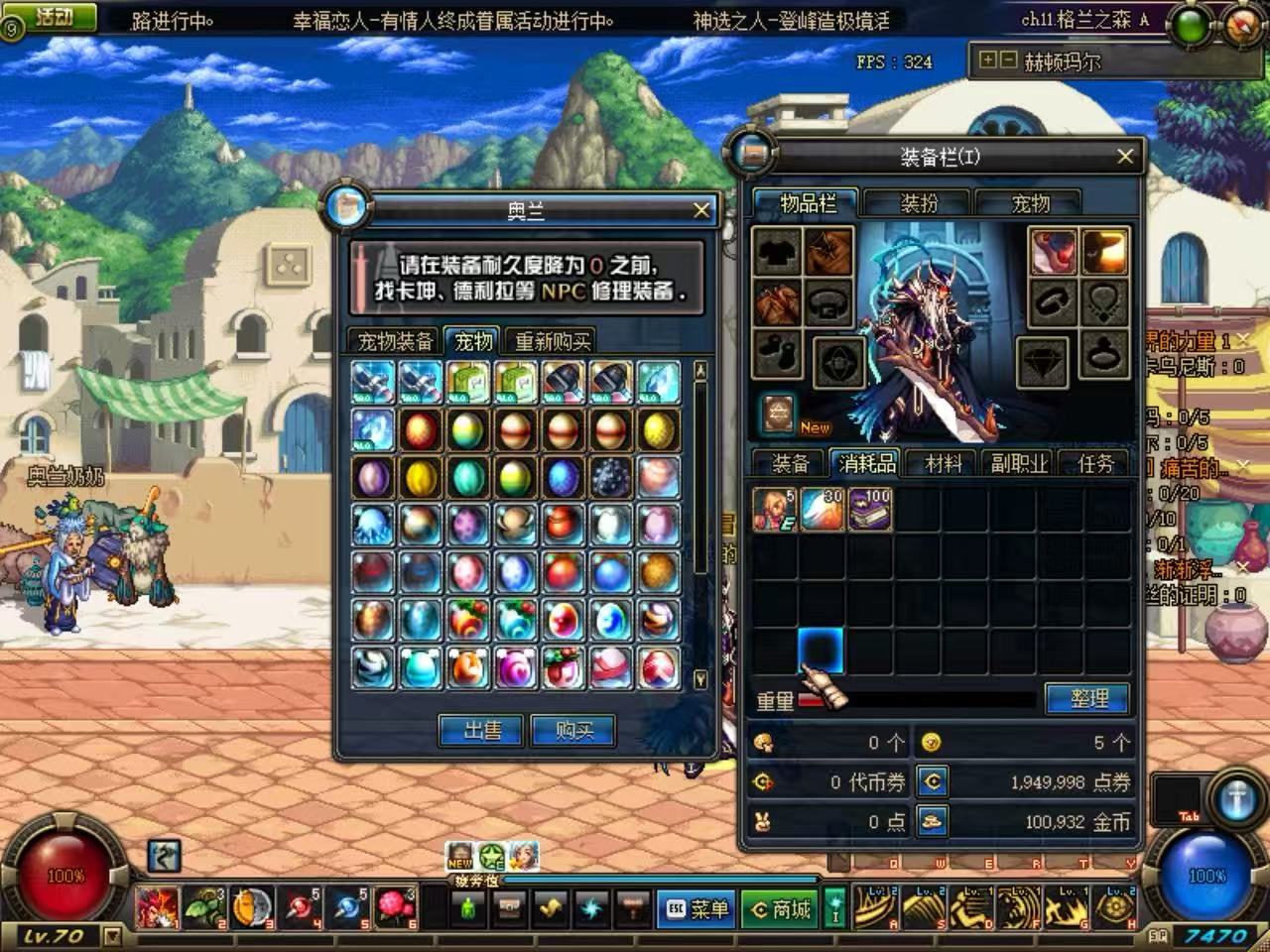Open the 宠物 tab in inventory window
Image resolution: width=1270 pixels, height=952 pixels.
(x=1030, y=203)
